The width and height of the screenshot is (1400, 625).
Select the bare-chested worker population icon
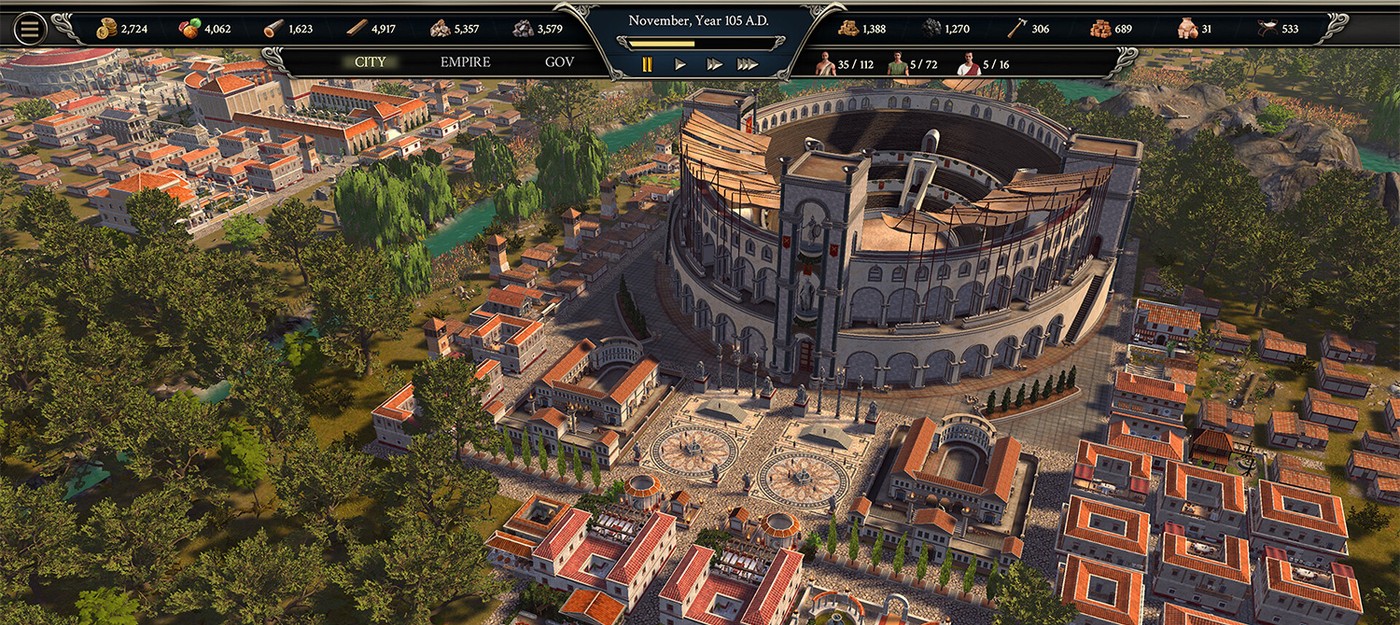point(824,64)
